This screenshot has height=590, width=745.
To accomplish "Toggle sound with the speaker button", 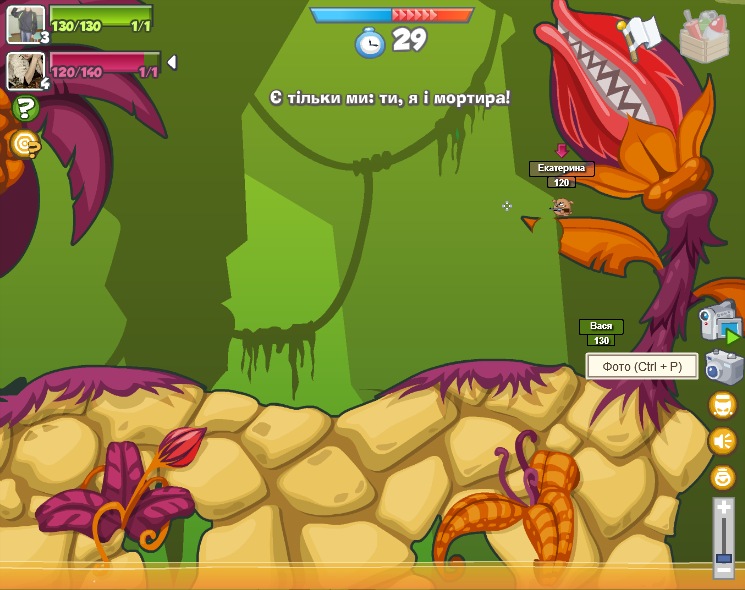I will click(722, 440).
